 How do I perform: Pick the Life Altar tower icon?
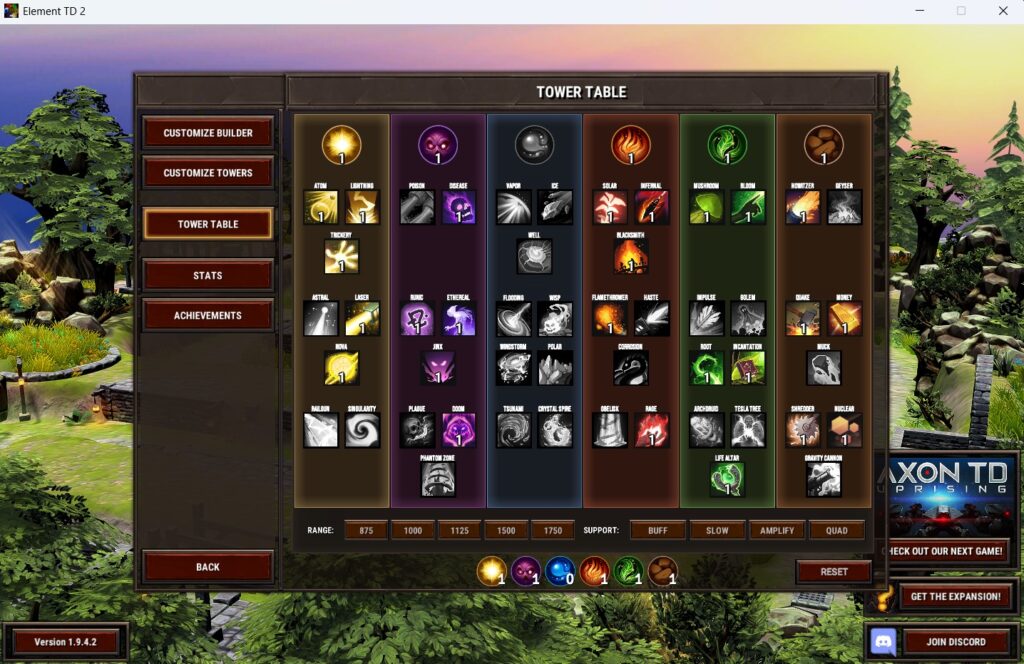pos(727,479)
